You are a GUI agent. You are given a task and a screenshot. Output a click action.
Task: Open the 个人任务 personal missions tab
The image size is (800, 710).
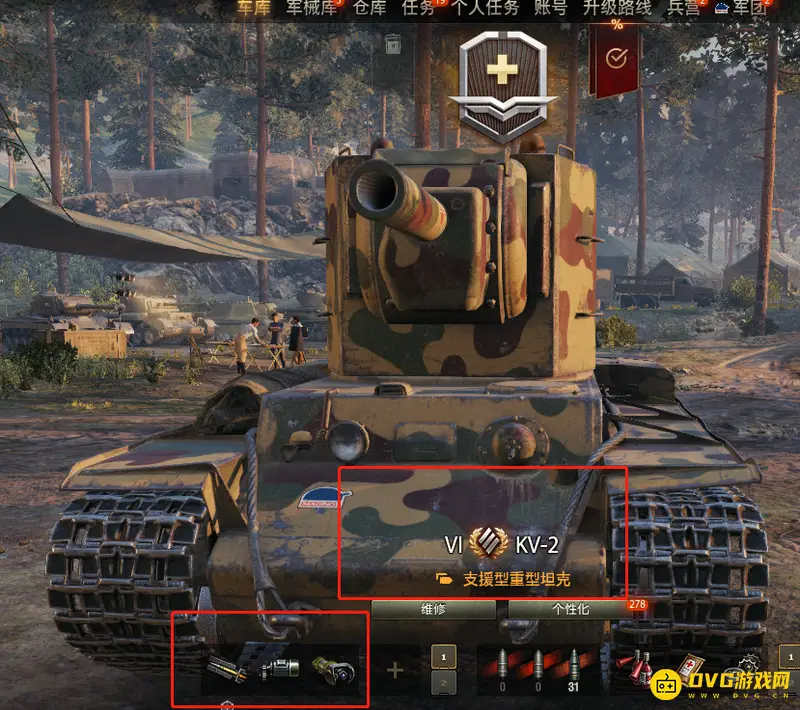pyautogui.click(x=485, y=8)
